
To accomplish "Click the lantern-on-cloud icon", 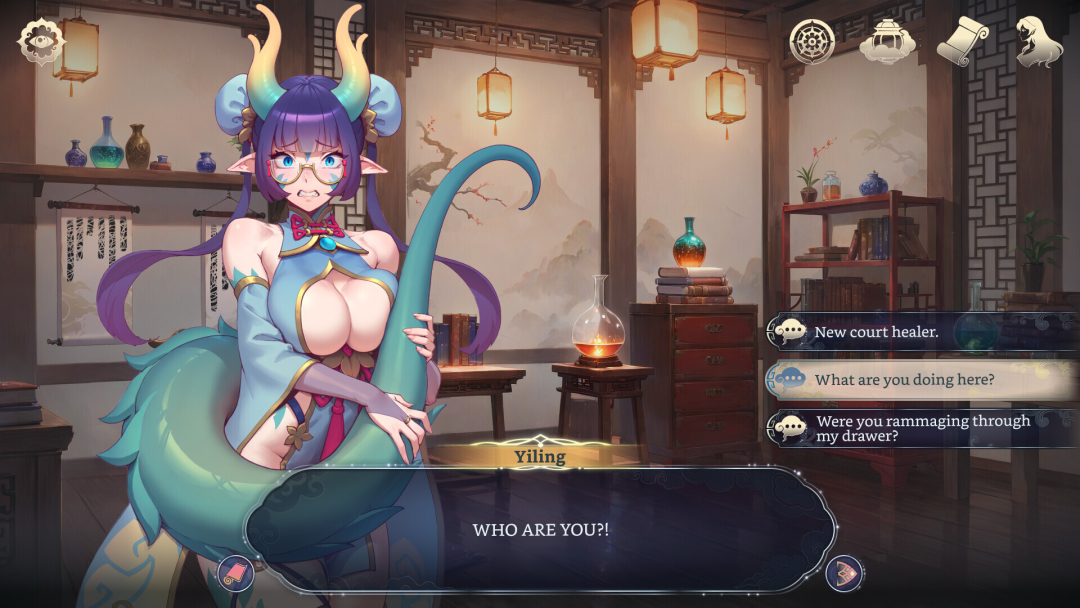I will pos(888,42).
